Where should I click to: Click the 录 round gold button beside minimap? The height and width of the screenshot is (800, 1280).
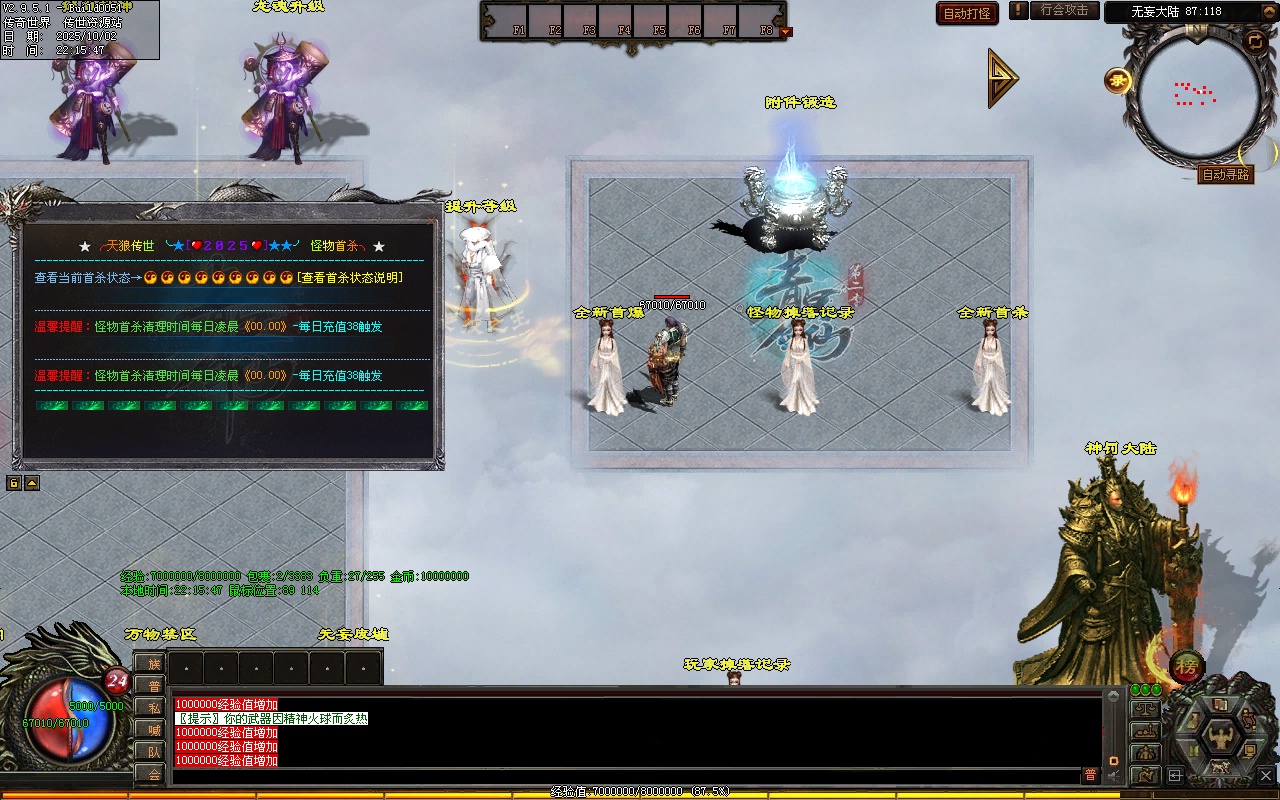coord(1118,81)
